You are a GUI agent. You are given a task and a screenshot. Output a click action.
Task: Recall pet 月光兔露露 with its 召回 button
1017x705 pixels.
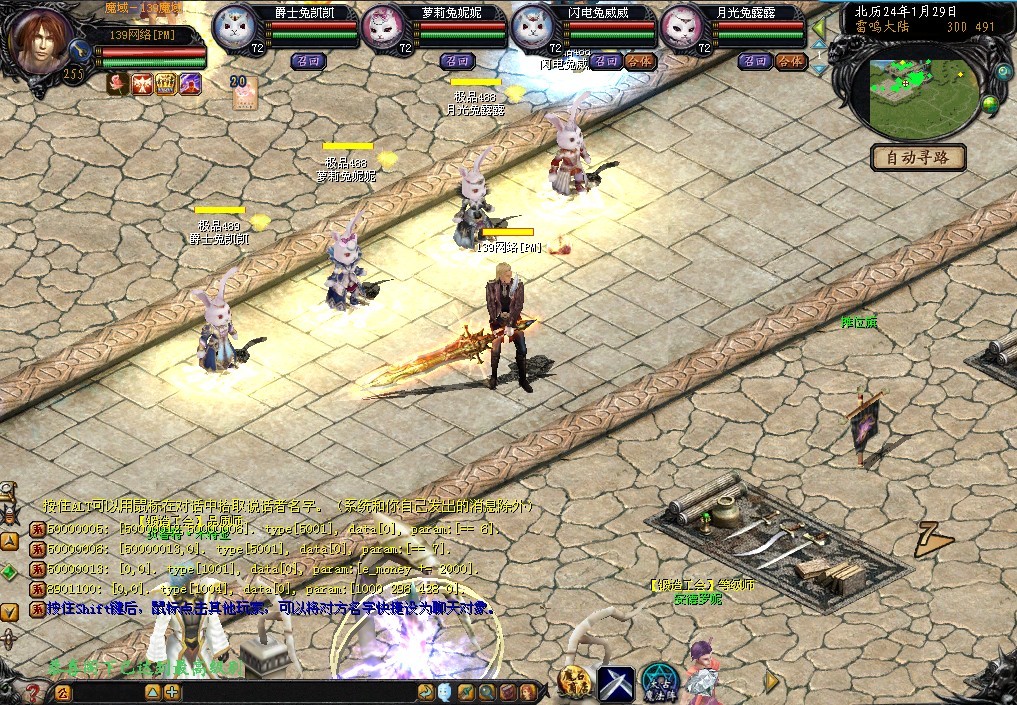(x=755, y=61)
